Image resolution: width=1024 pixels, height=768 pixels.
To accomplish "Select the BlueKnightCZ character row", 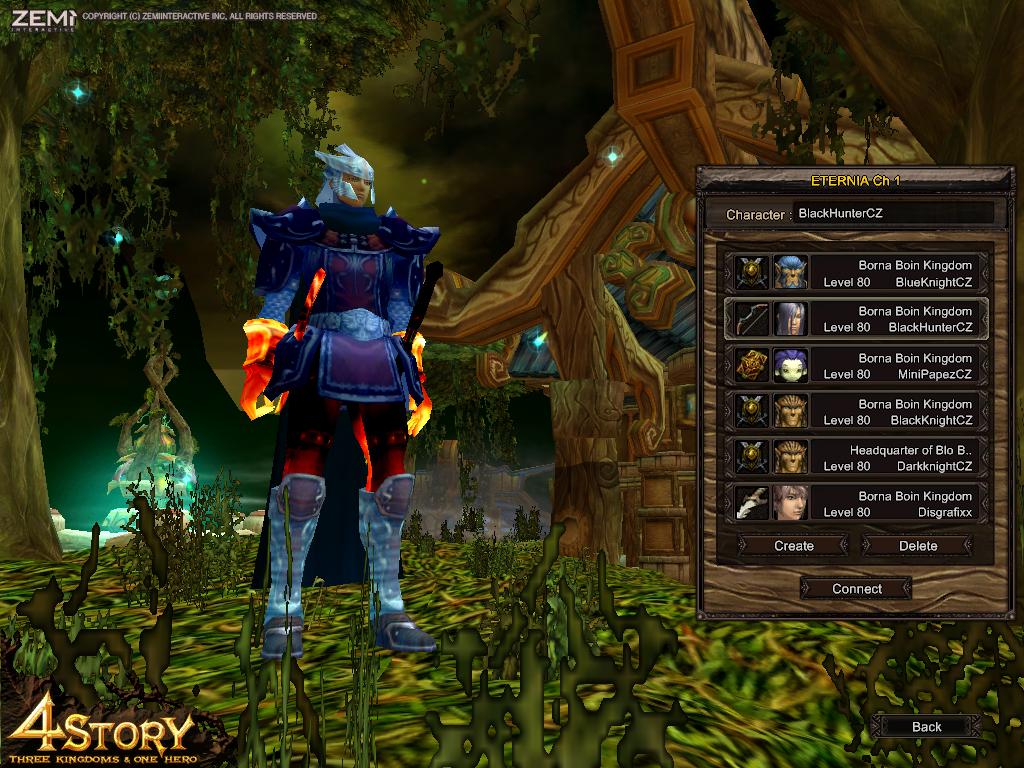I will 856,273.
